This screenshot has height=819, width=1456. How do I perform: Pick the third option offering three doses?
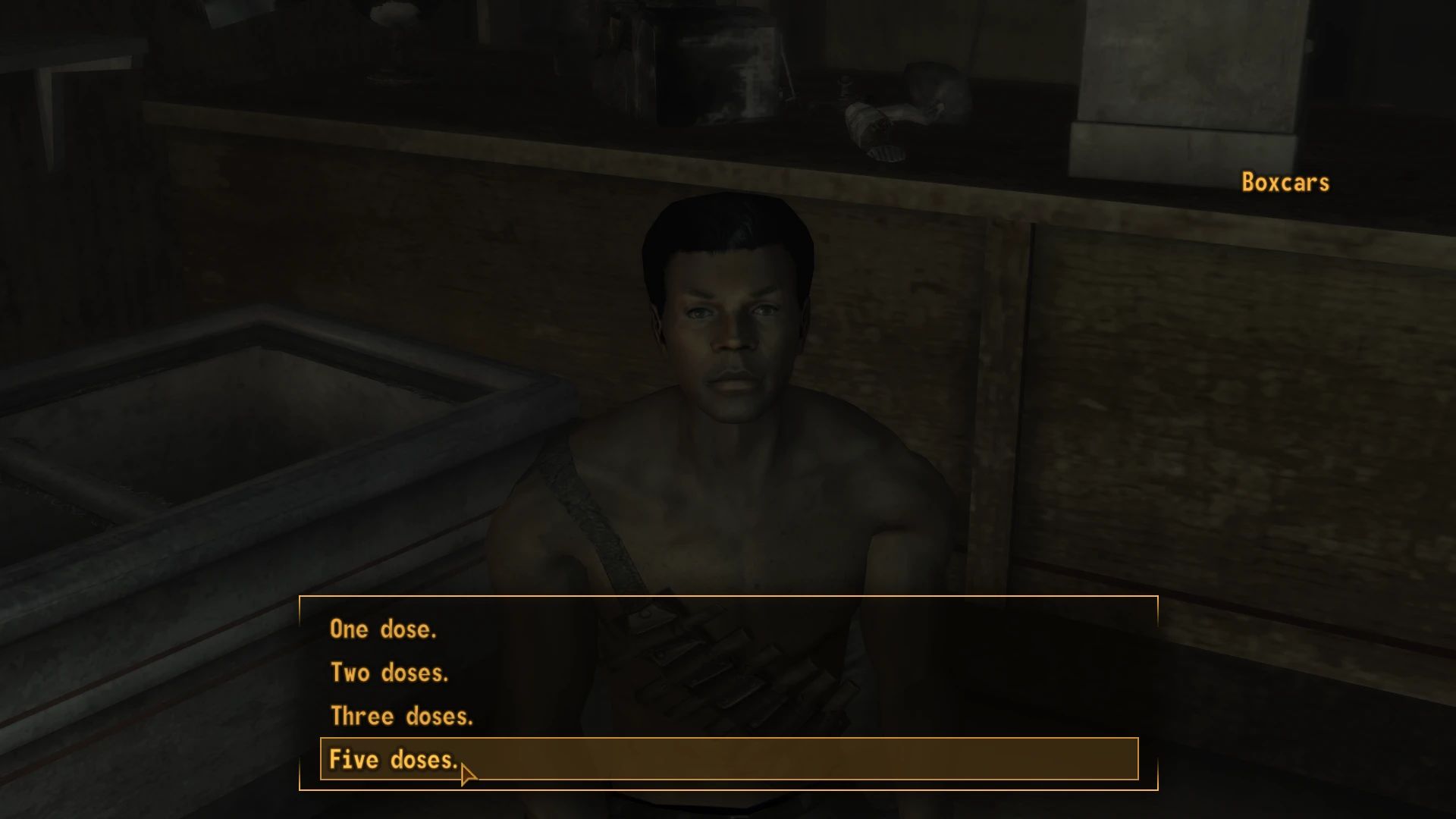point(401,716)
